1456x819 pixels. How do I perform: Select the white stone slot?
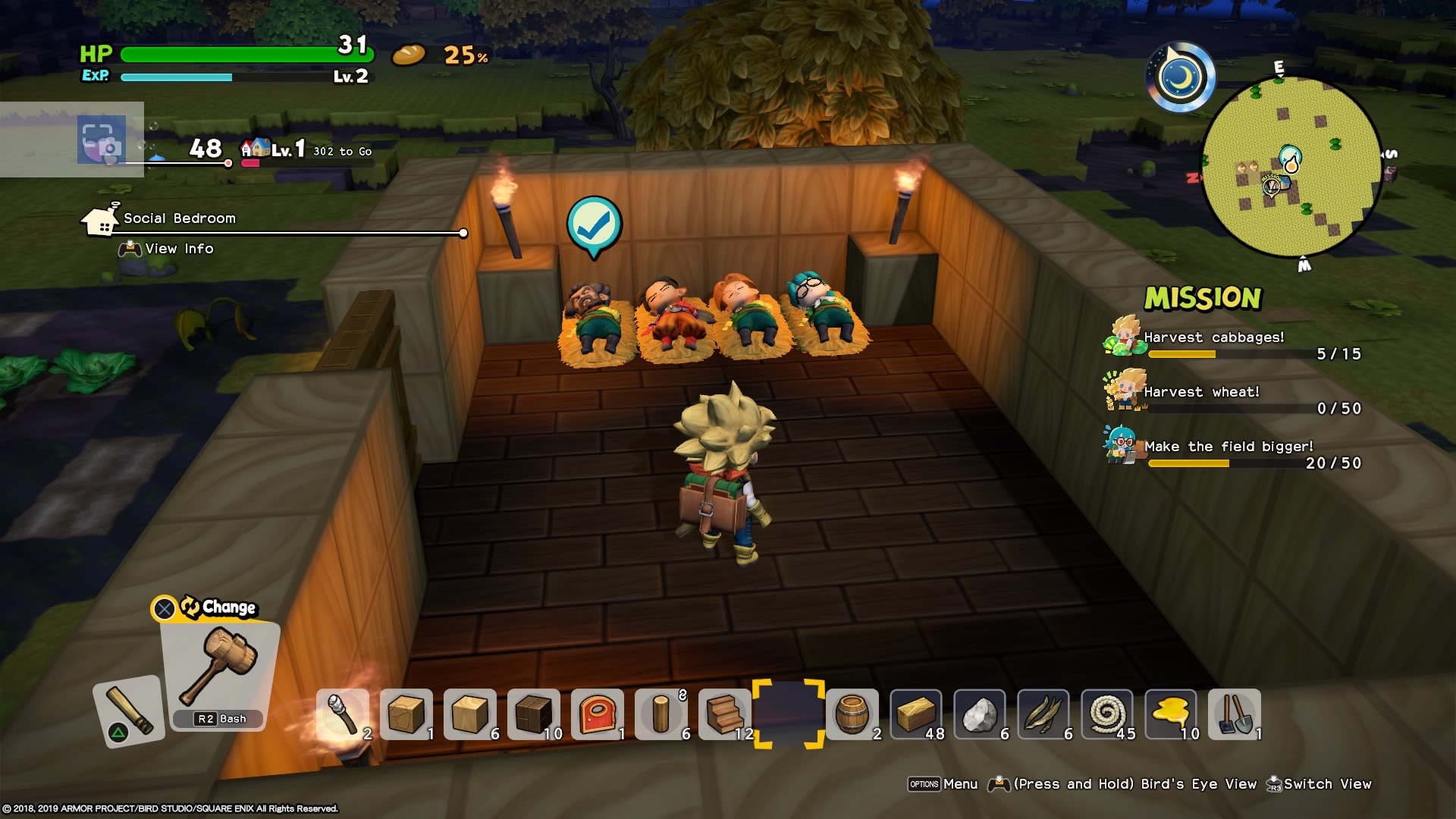(980, 714)
